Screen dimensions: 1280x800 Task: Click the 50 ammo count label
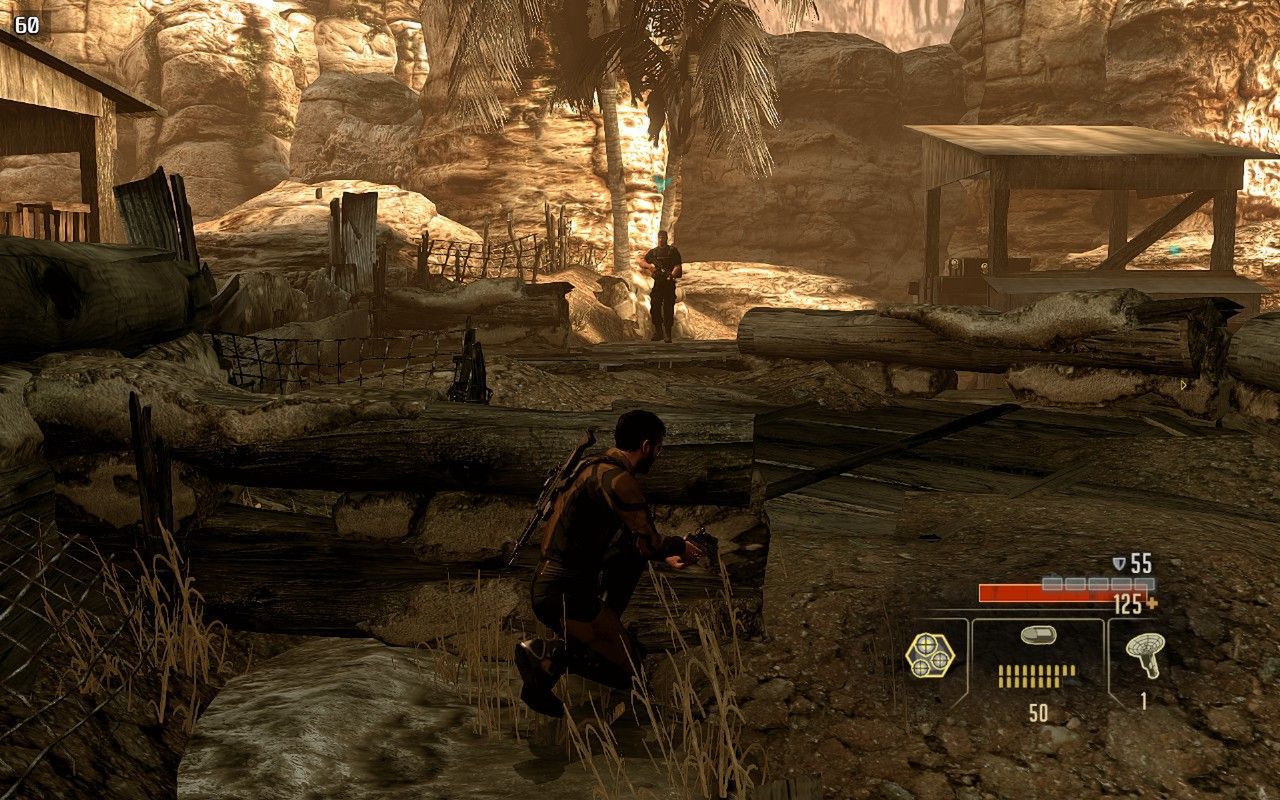1040,710
